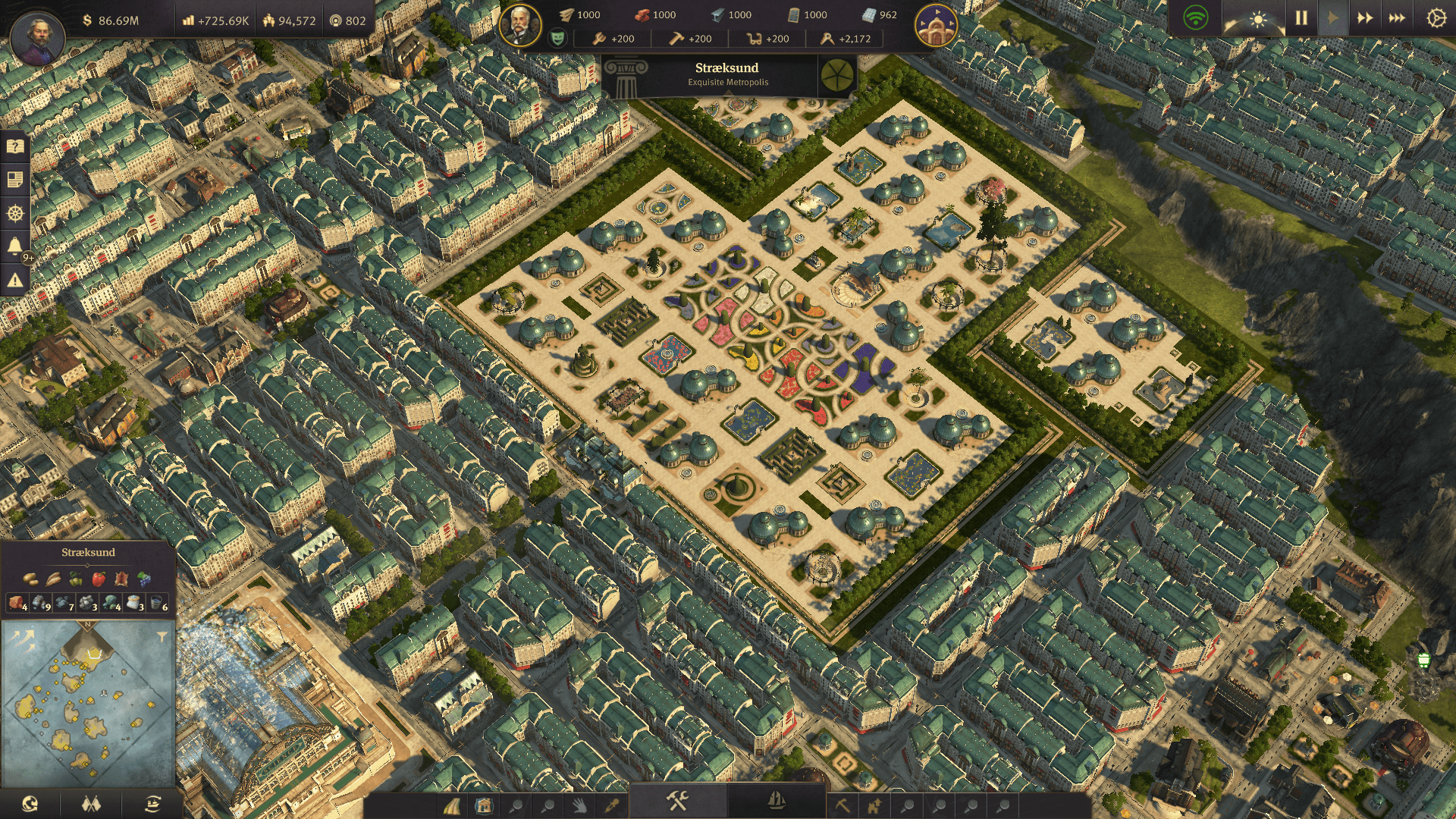Screen dimensions: 1456x819
Task: Toggle the day-night sun icon
Action: pyautogui.click(x=1257, y=20)
